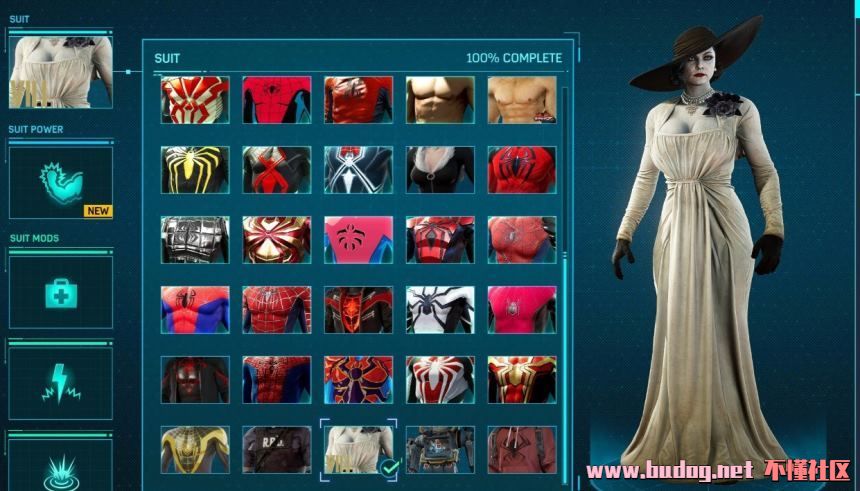The width and height of the screenshot is (860, 491).
Task: Choose the white suit with black spider
Action: (440, 310)
